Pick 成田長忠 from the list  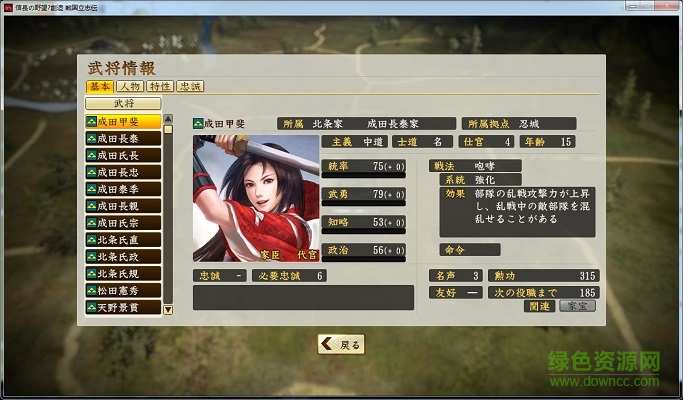(x=123, y=172)
